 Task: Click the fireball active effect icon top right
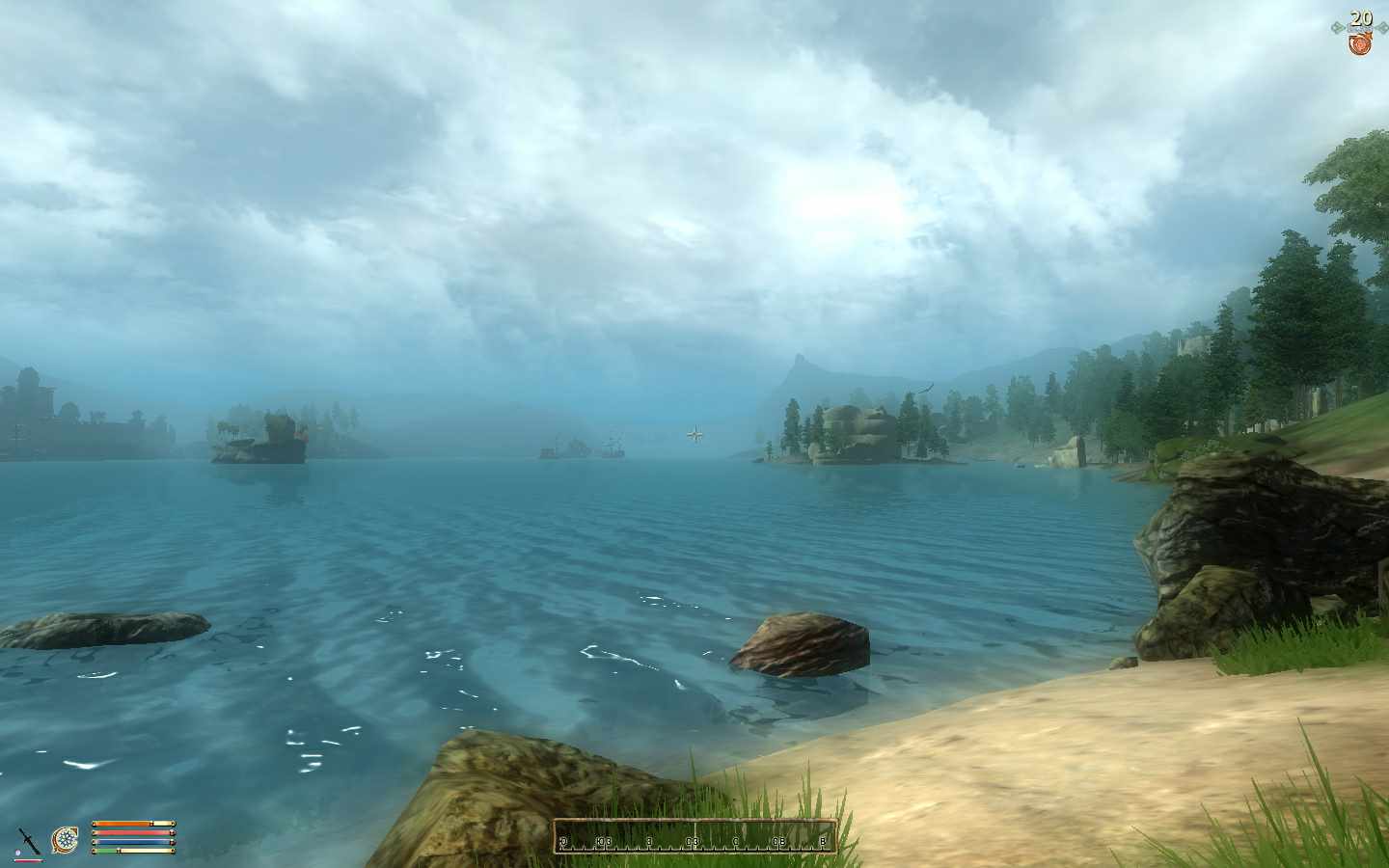pyautogui.click(x=1360, y=43)
